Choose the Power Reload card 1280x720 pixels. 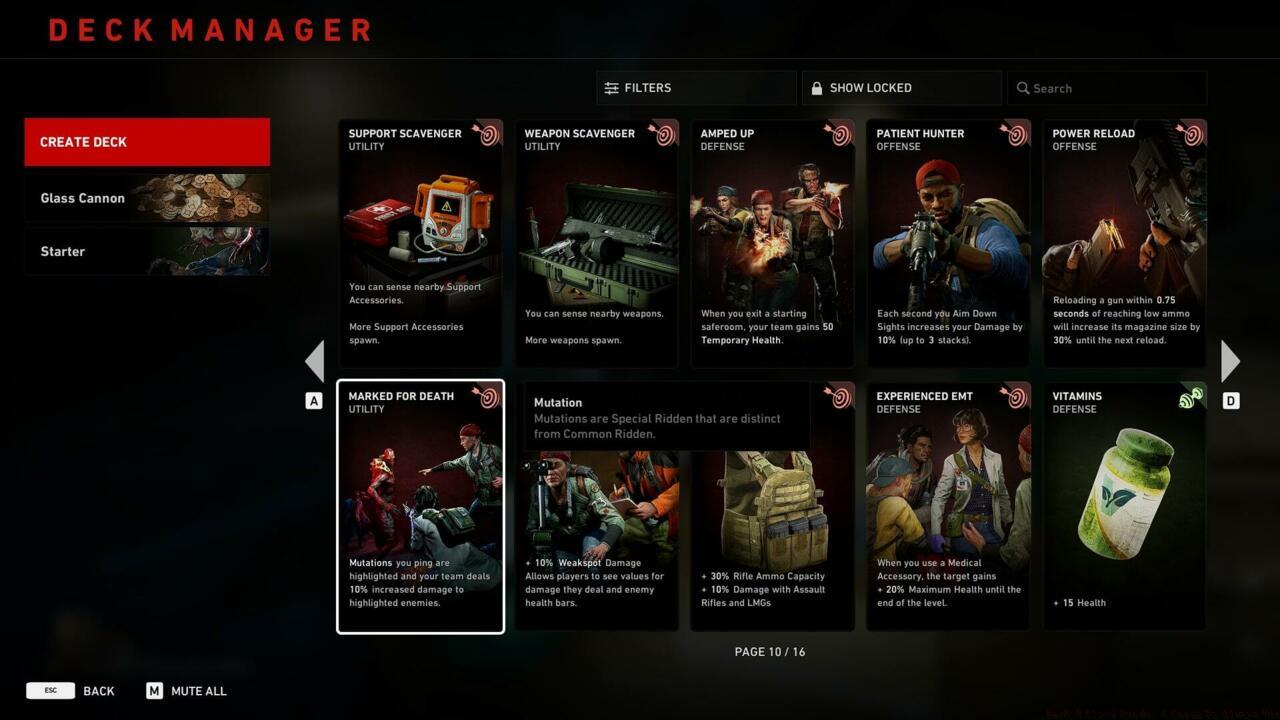[1124, 243]
